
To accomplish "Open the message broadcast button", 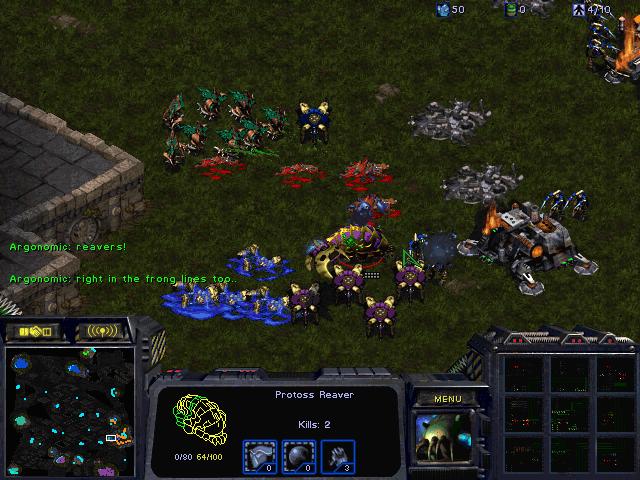I will pyautogui.click(x=101, y=331).
